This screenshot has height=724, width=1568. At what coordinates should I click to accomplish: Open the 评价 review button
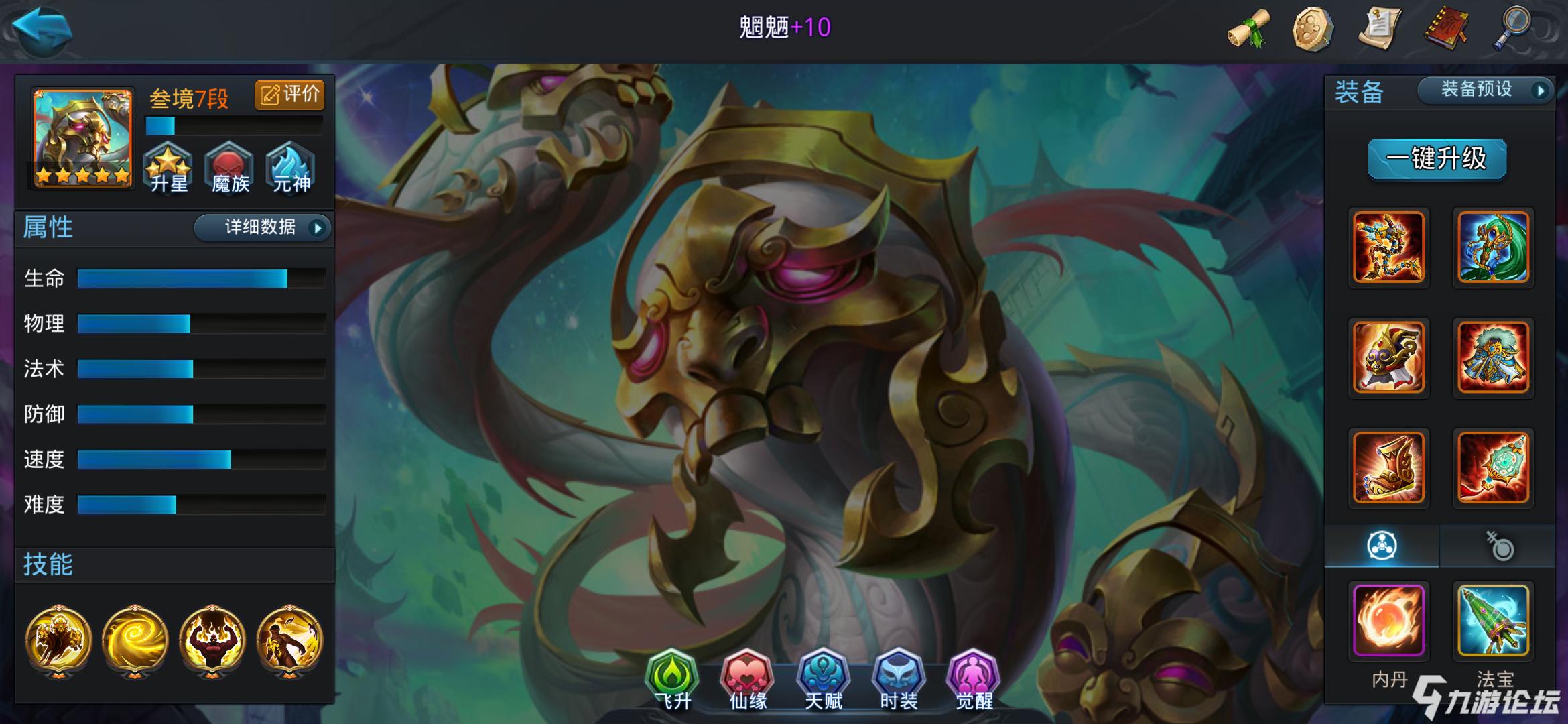pyautogui.click(x=289, y=95)
